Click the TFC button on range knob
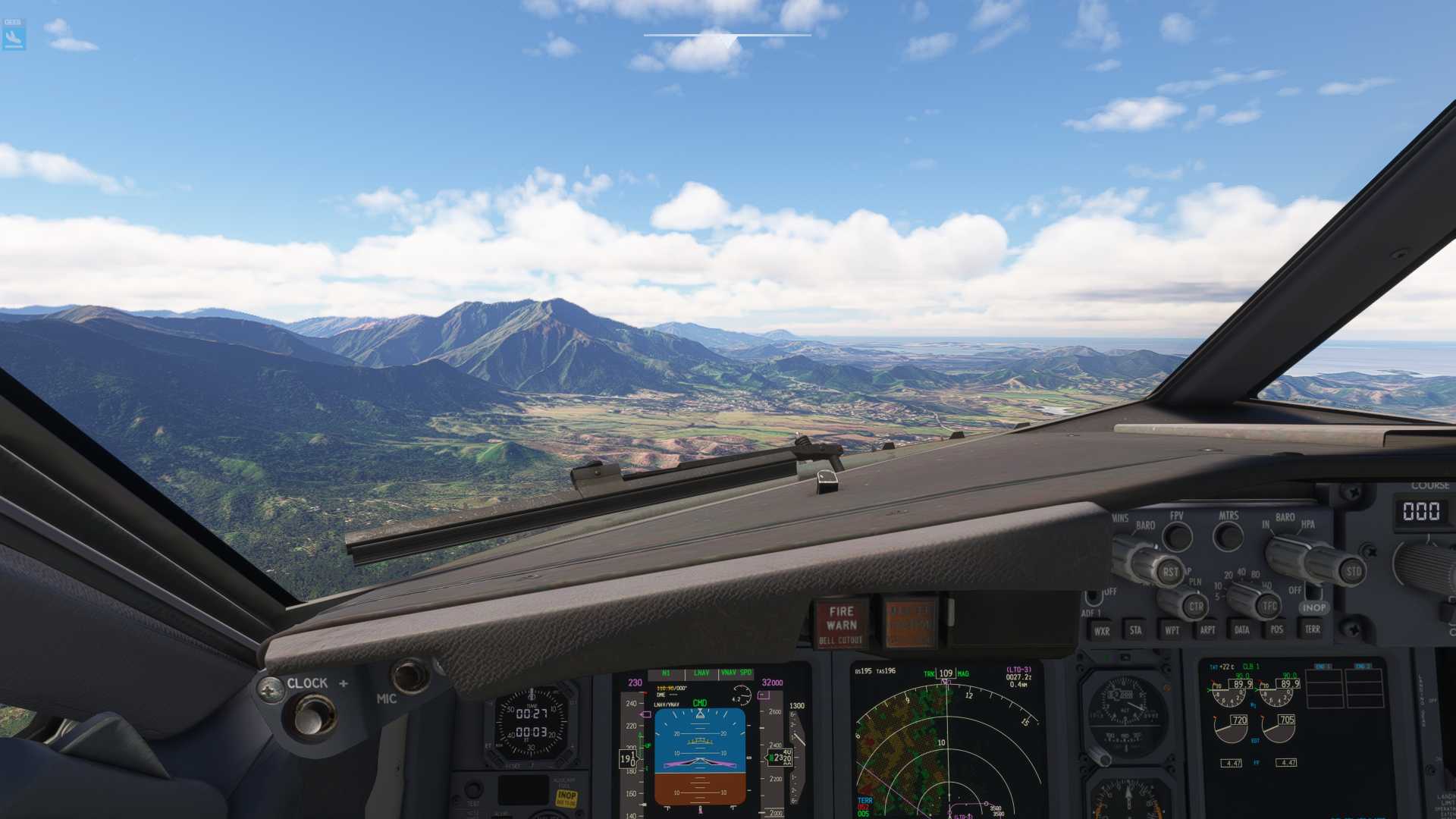Image resolution: width=1456 pixels, height=819 pixels. (1269, 605)
